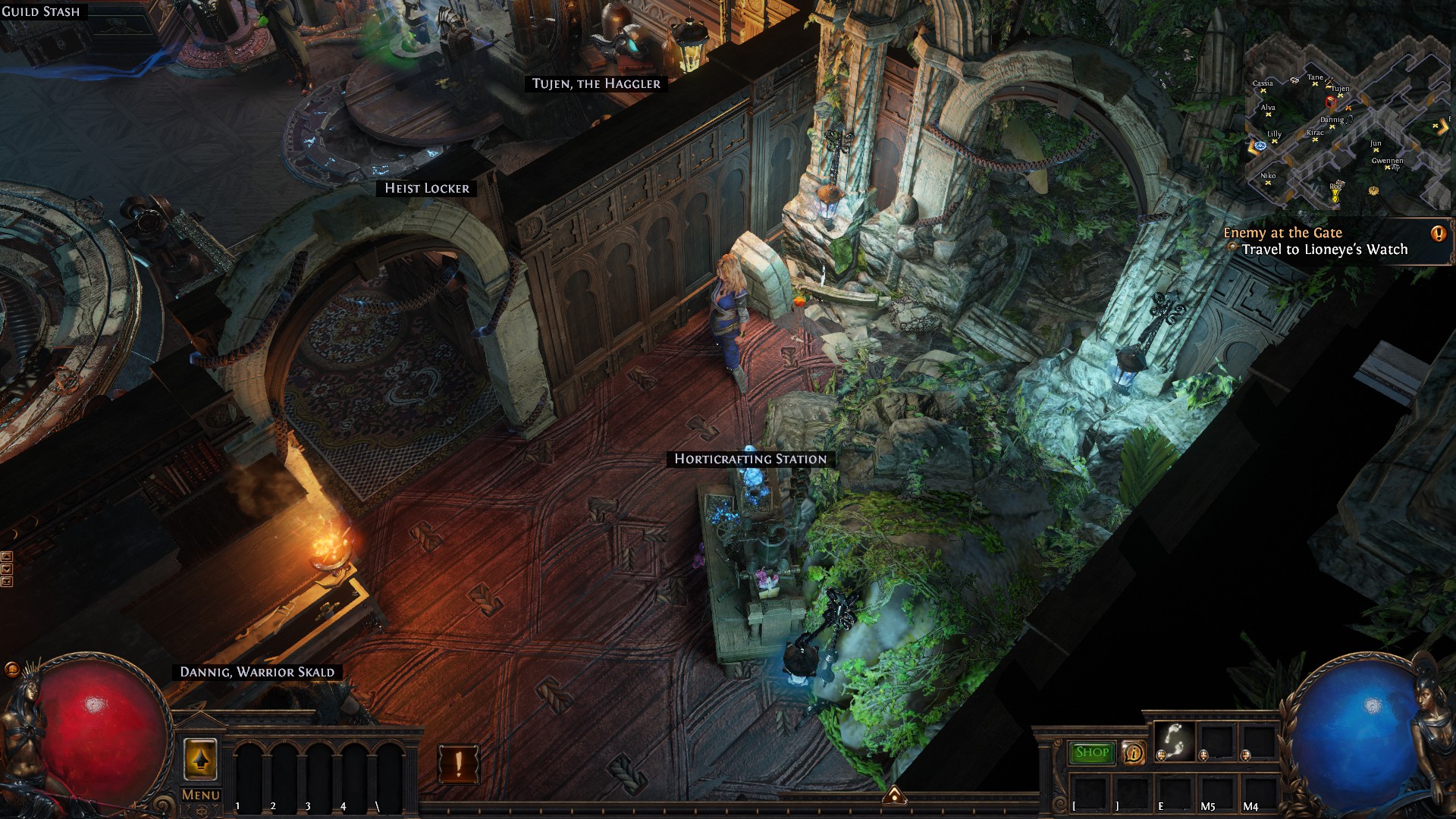Click the Tujen, the Haggler nameplate
The width and height of the screenshot is (1456, 819).
(x=596, y=83)
